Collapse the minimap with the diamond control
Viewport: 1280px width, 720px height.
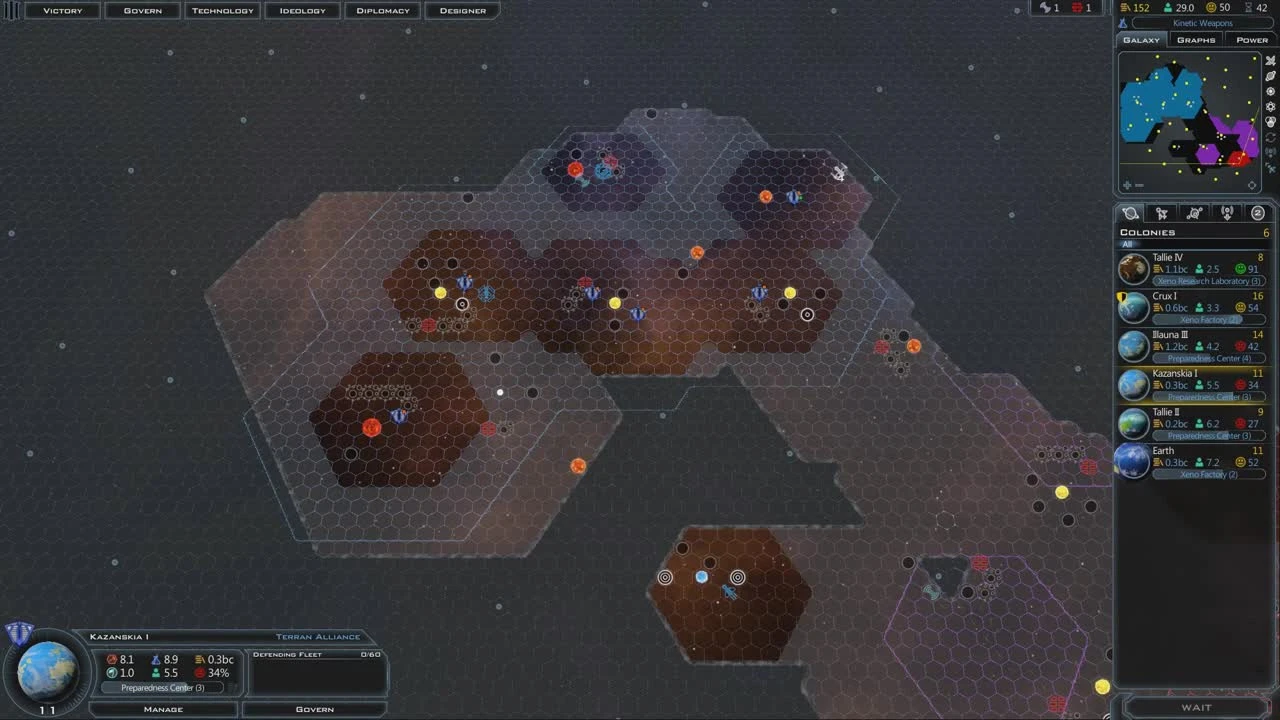[x=1252, y=184]
